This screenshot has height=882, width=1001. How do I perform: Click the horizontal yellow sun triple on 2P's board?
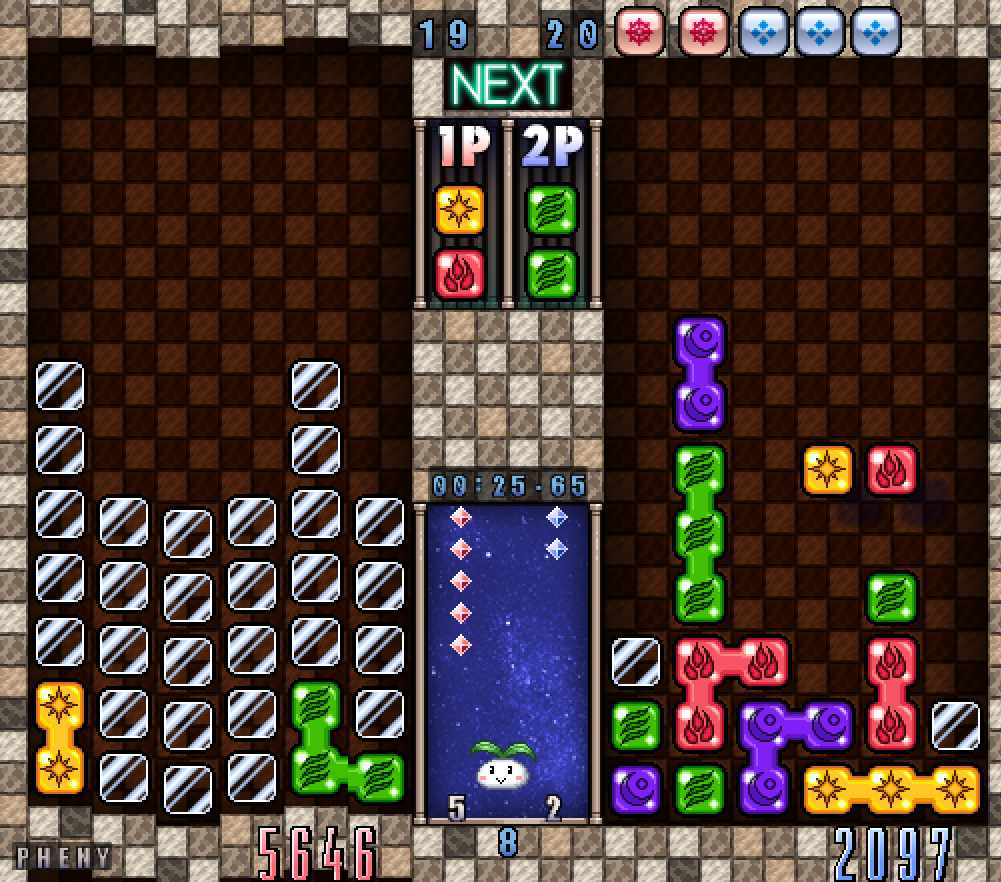[x=891, y=789]
